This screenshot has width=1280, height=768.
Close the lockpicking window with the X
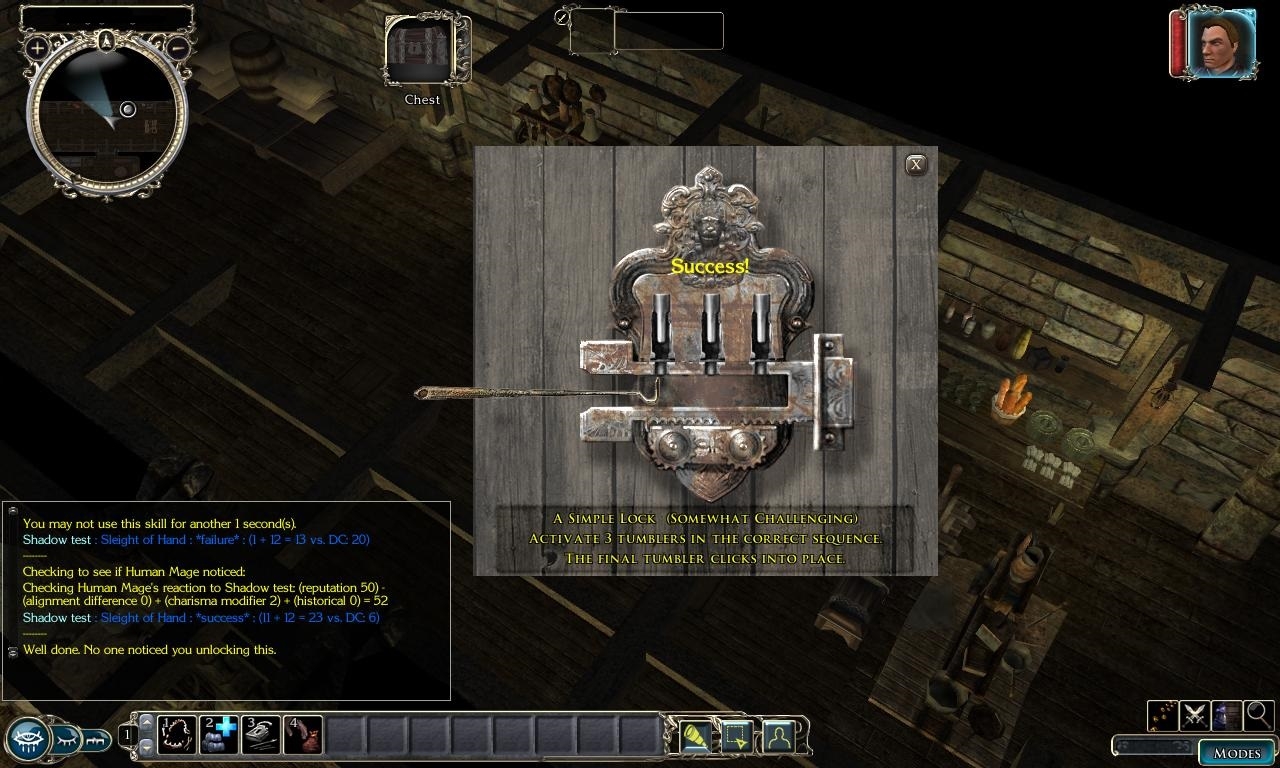(915, 165)
